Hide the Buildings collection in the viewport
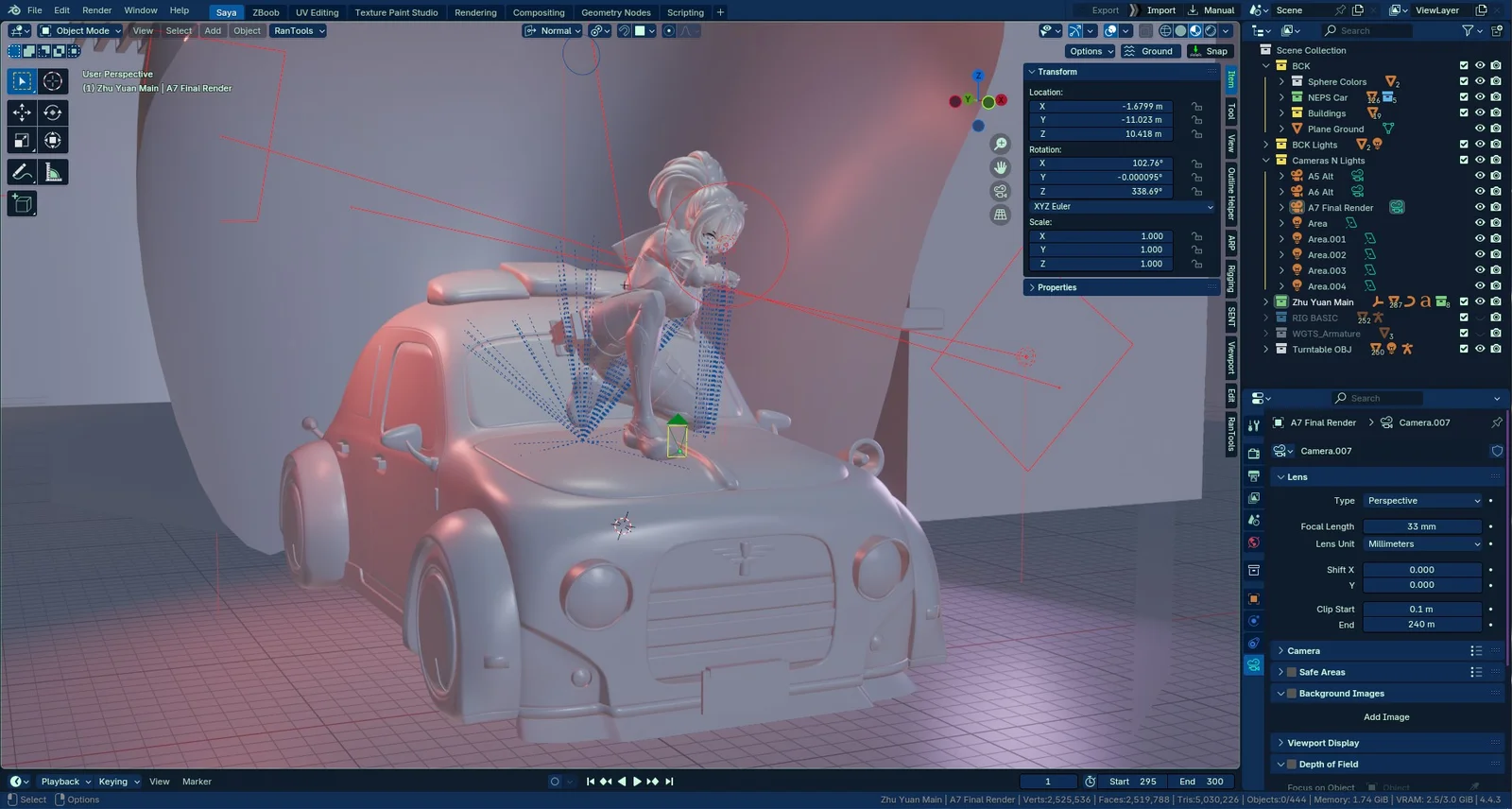The image size is (1512, 809). (1479, 112)
